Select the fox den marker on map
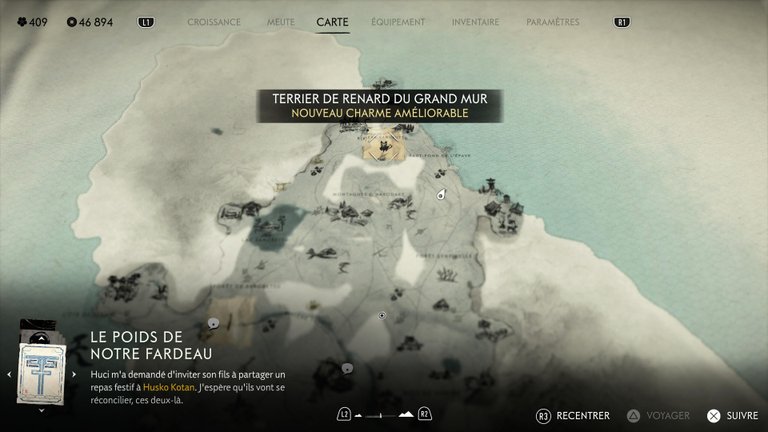This screenshot has height=432, width=768. coord(381,148)
